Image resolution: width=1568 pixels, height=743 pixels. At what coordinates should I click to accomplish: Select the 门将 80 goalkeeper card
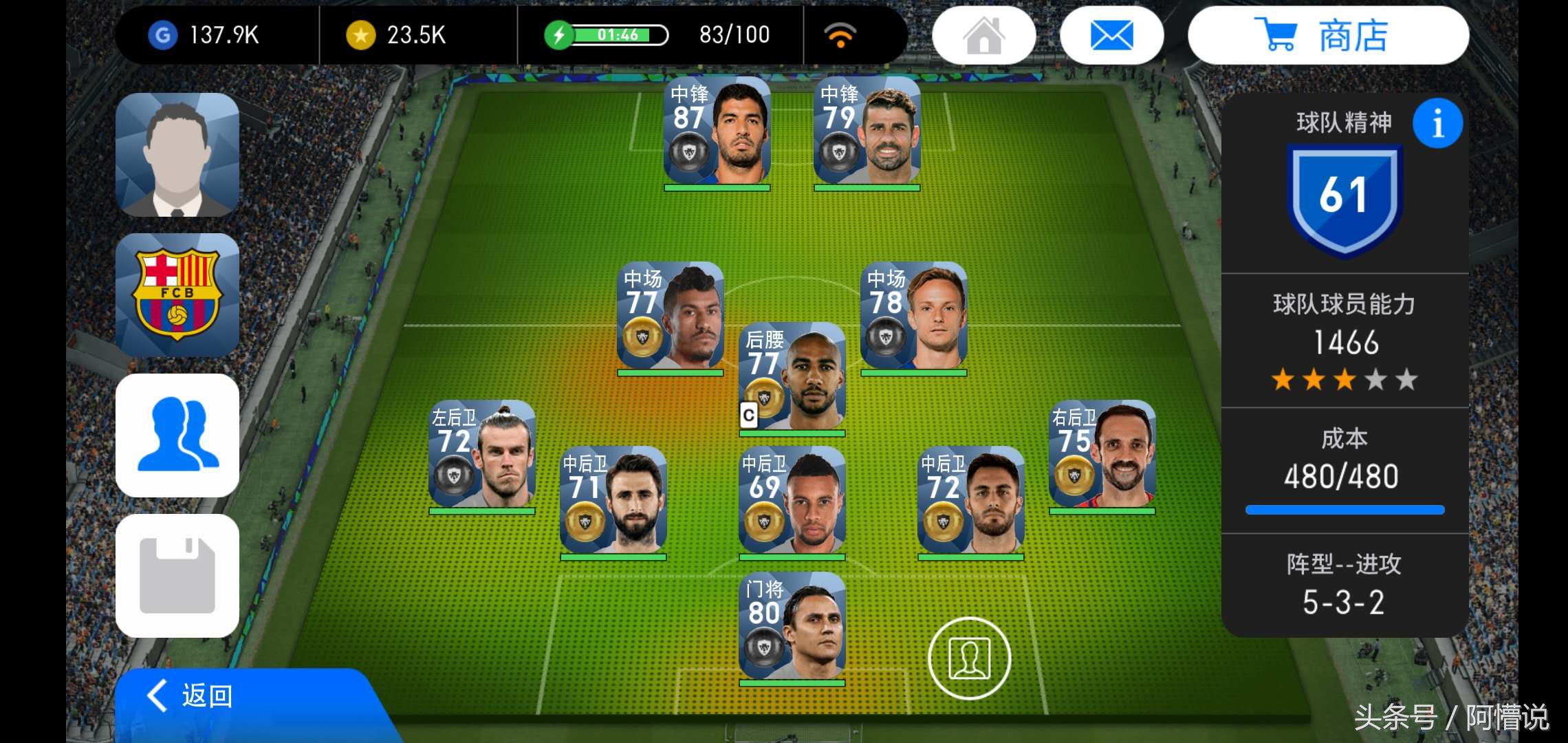(x=792, y=627)
